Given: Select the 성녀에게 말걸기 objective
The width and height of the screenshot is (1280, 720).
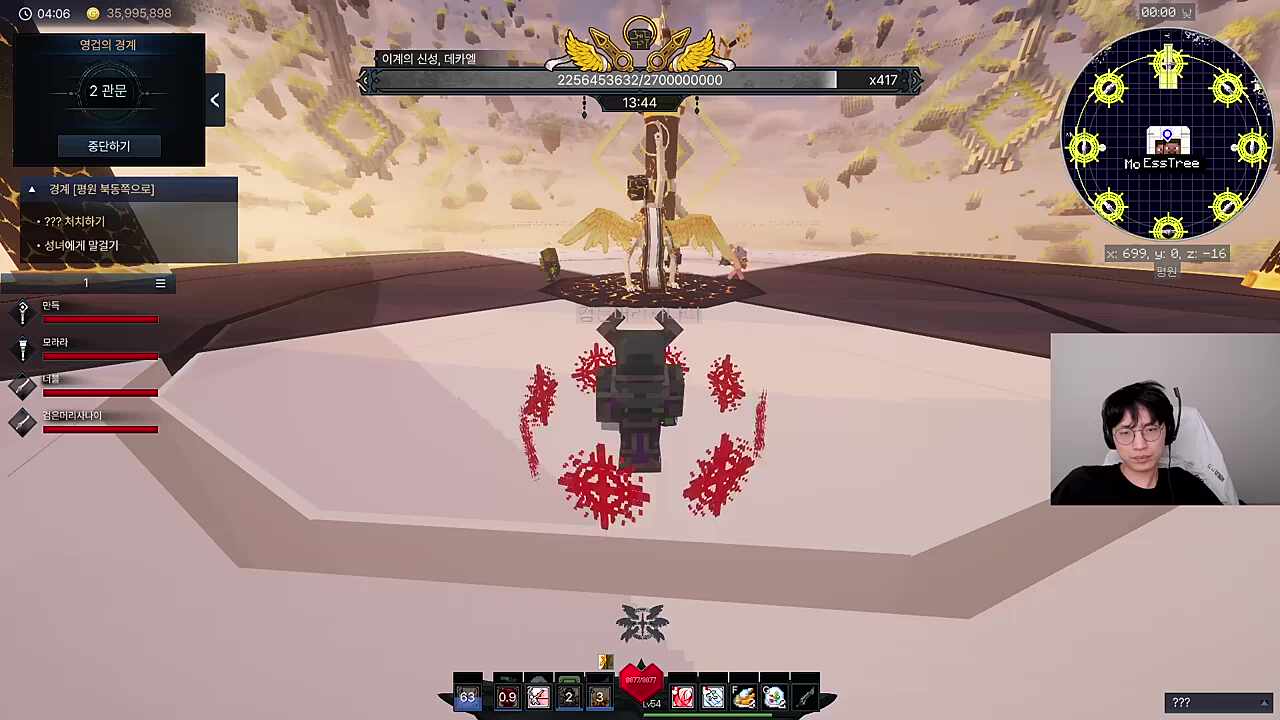Looking at the screenshot, I should pos(81,245).
